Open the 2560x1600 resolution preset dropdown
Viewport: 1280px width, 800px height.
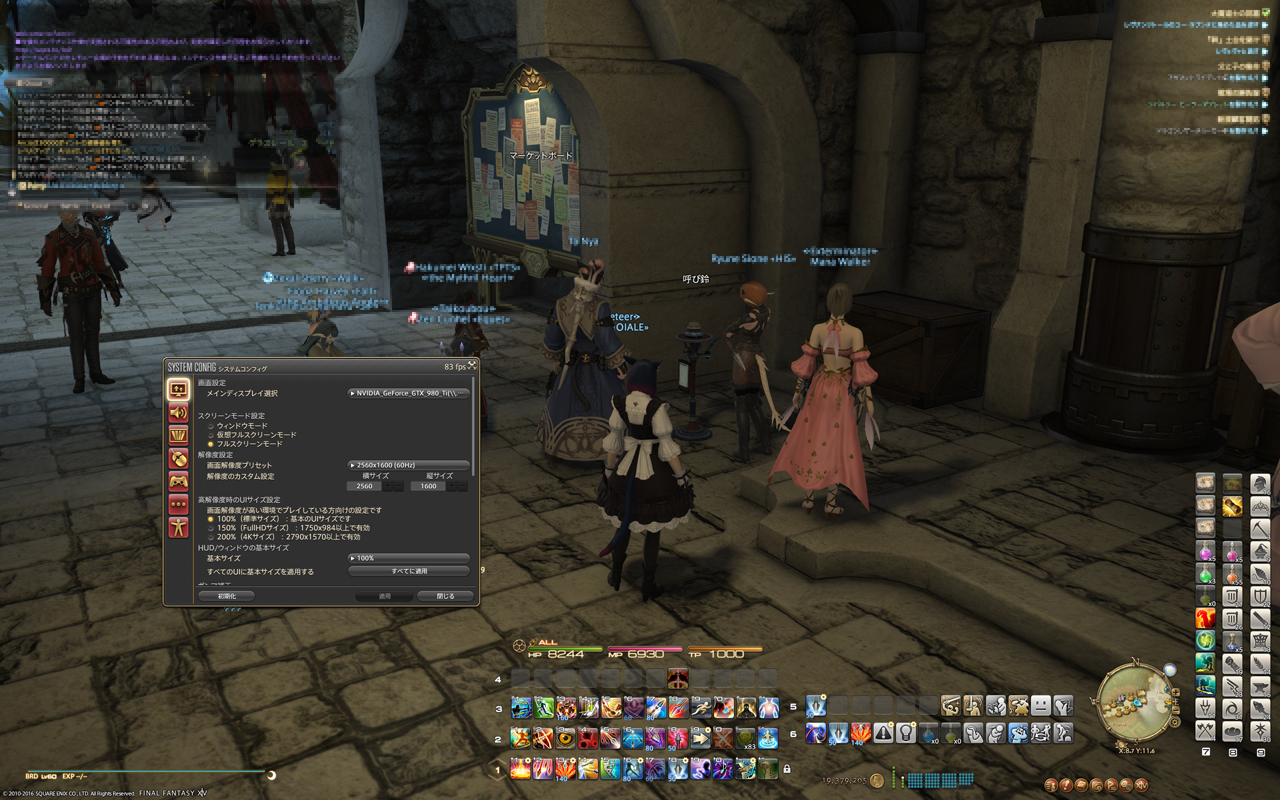tap(408, 465)
